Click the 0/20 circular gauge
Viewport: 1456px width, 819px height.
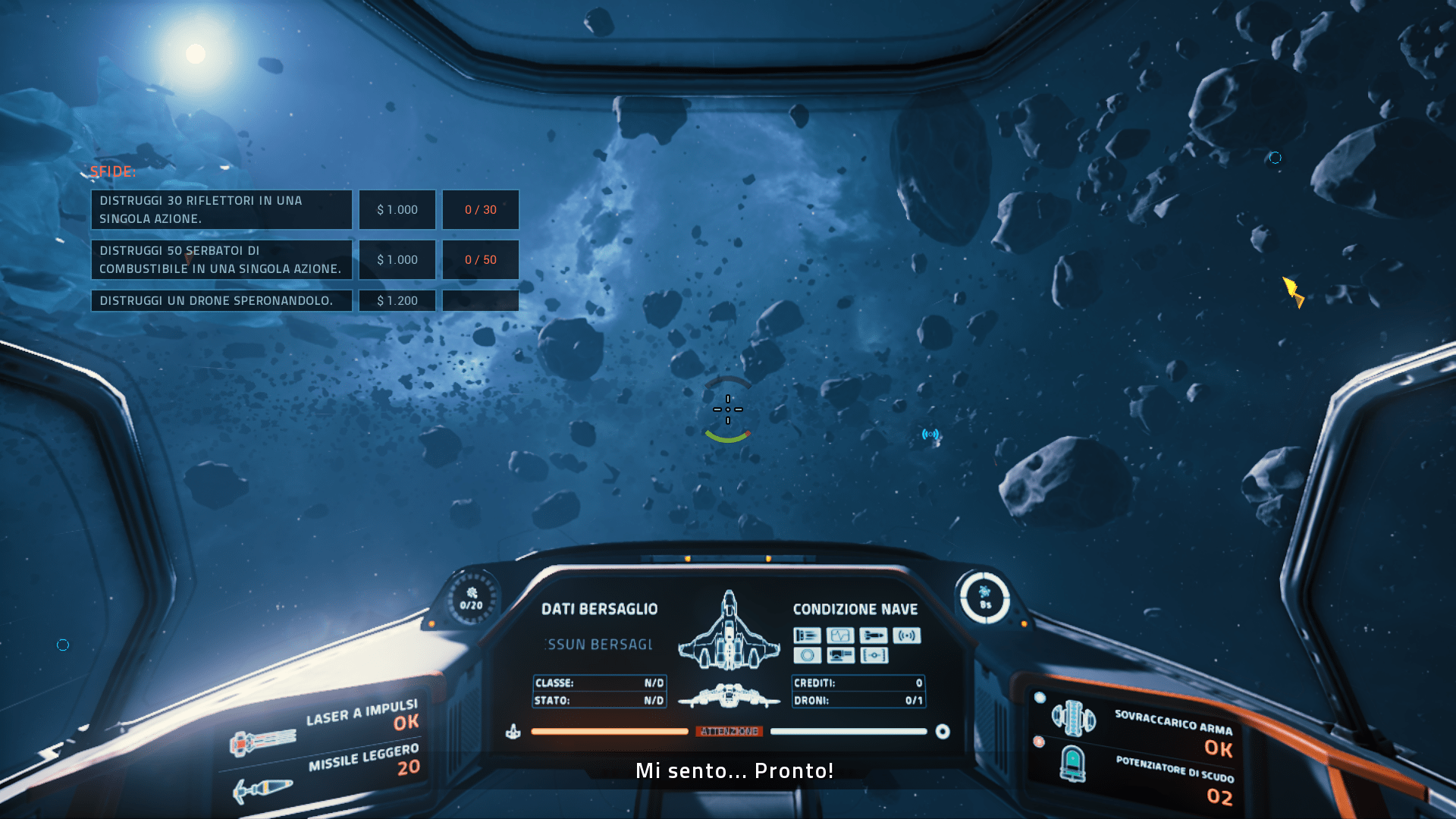pos(471,599)
